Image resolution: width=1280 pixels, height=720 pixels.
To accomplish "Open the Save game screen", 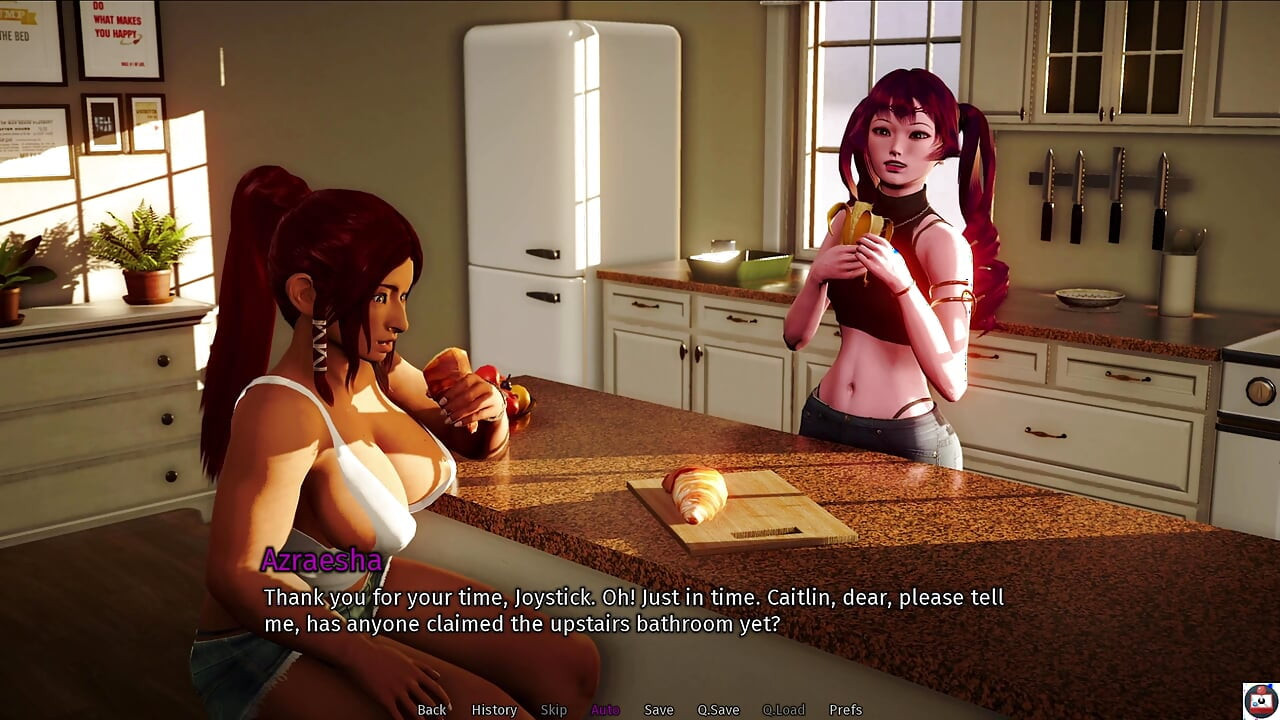I will pyautogui.click(x=658, y=710).
